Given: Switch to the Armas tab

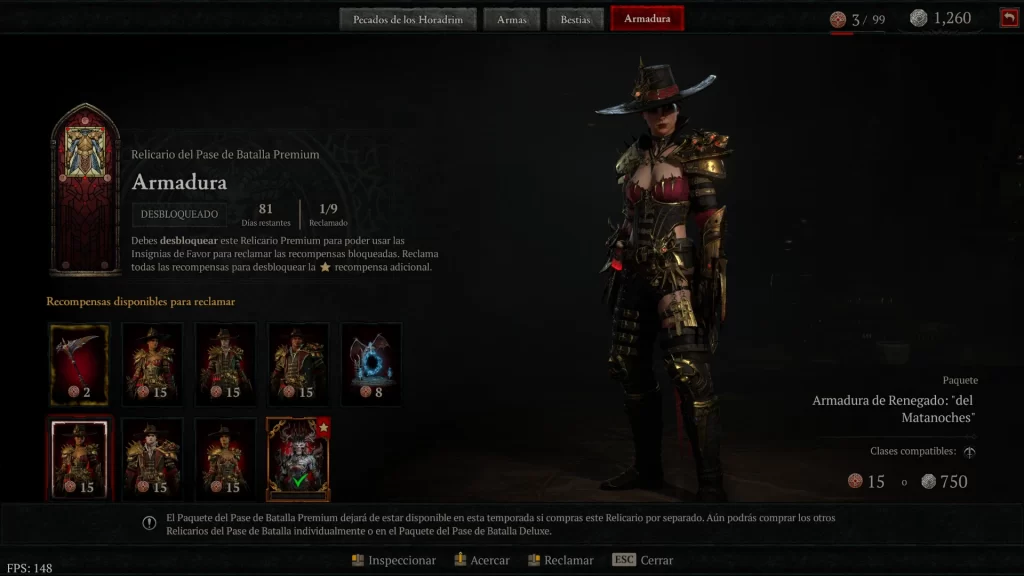Looking at the screenshot, I should click(x=512, y=19).
